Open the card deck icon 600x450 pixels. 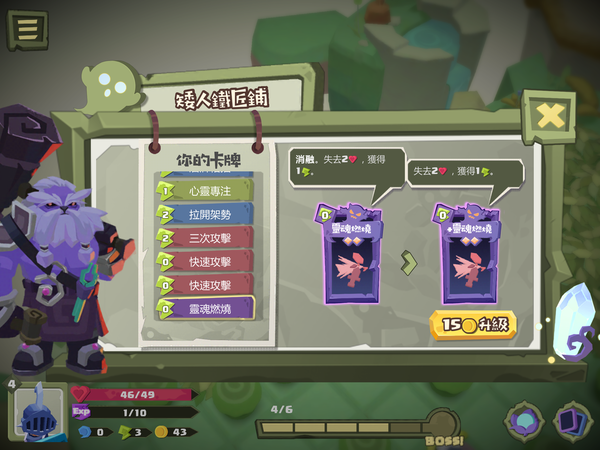(573, 420)
